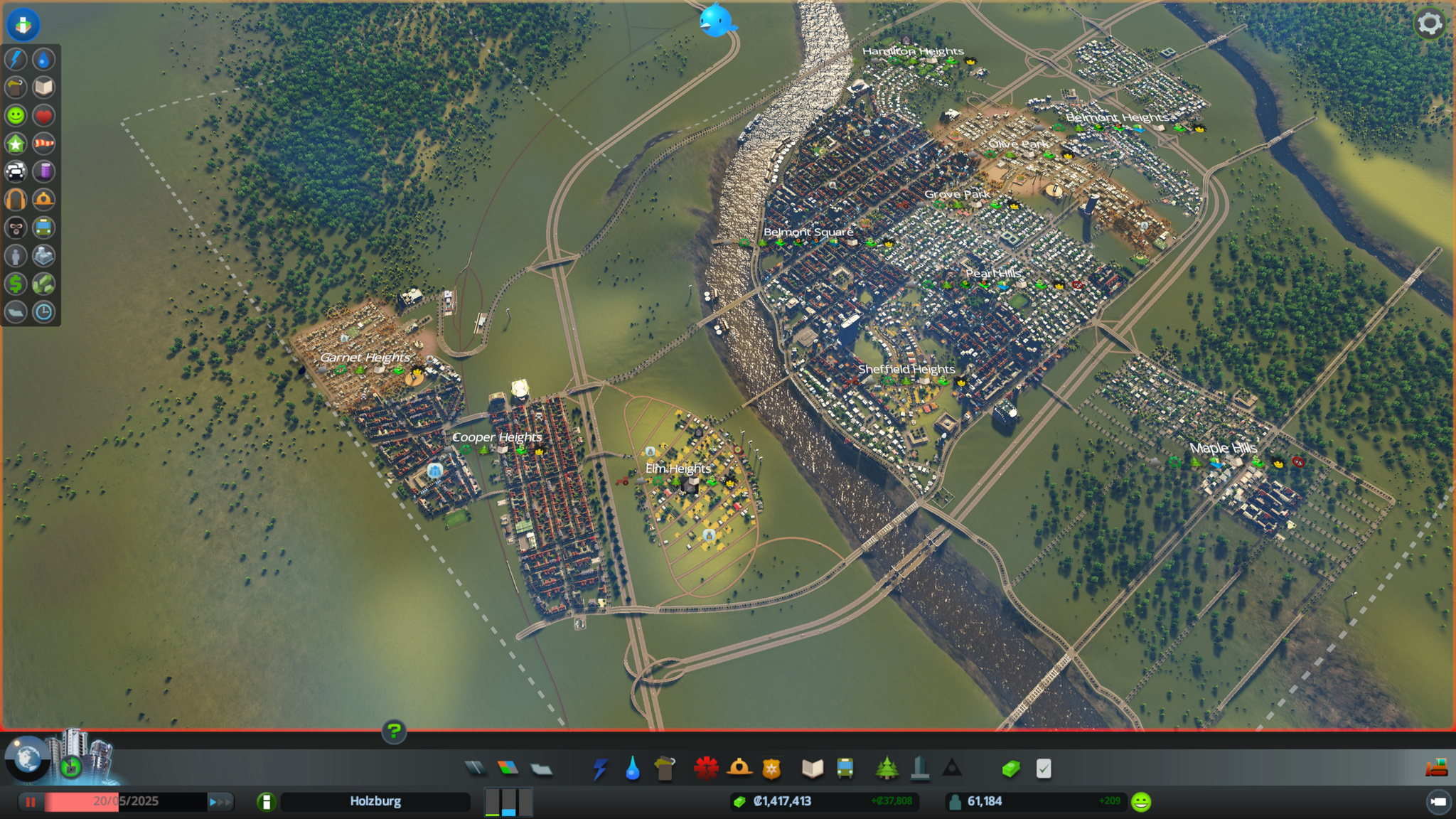Open the Public Transport bus menu

(x=845, y=769)
